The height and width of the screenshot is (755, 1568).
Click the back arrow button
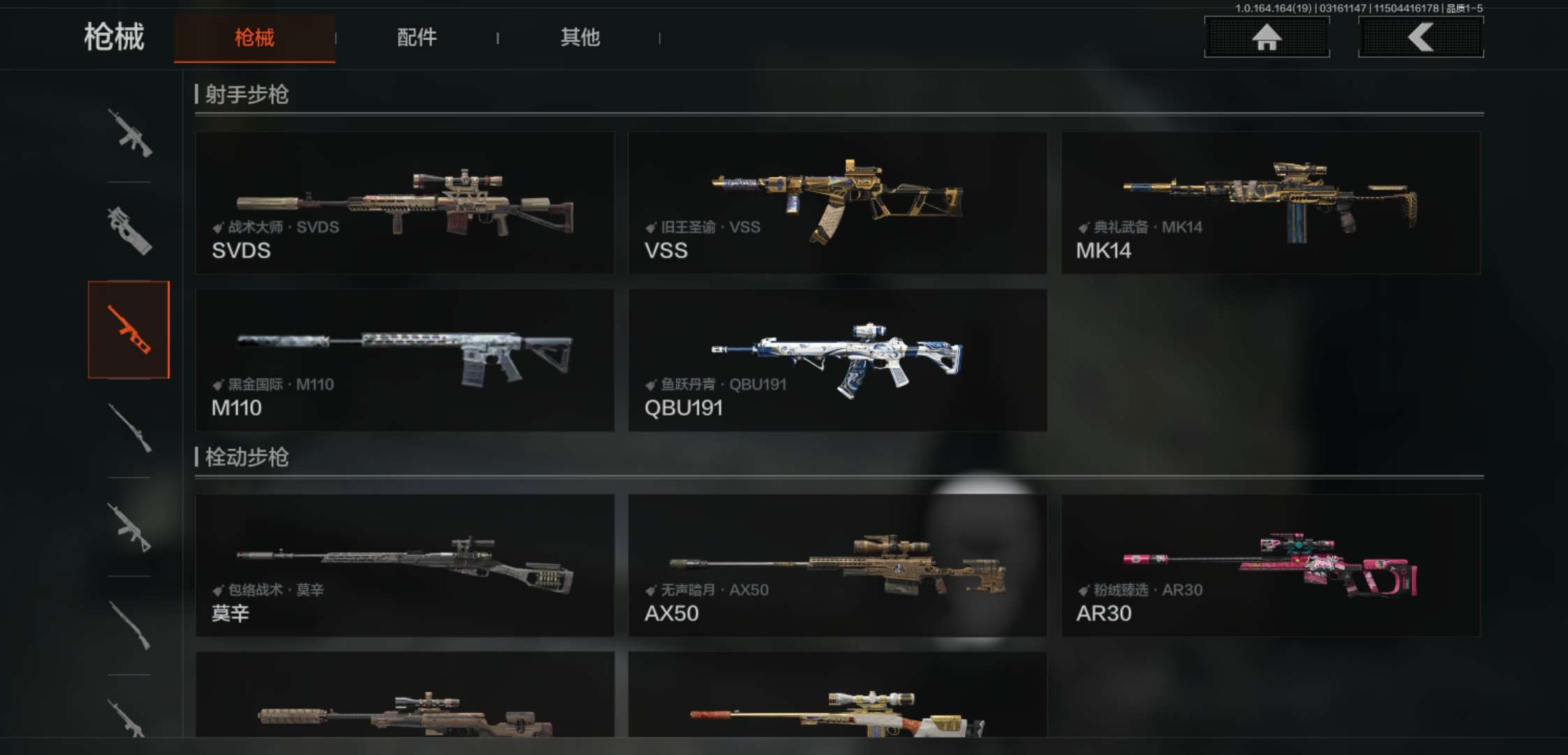pyautogui.click(x=1421, y=37)
